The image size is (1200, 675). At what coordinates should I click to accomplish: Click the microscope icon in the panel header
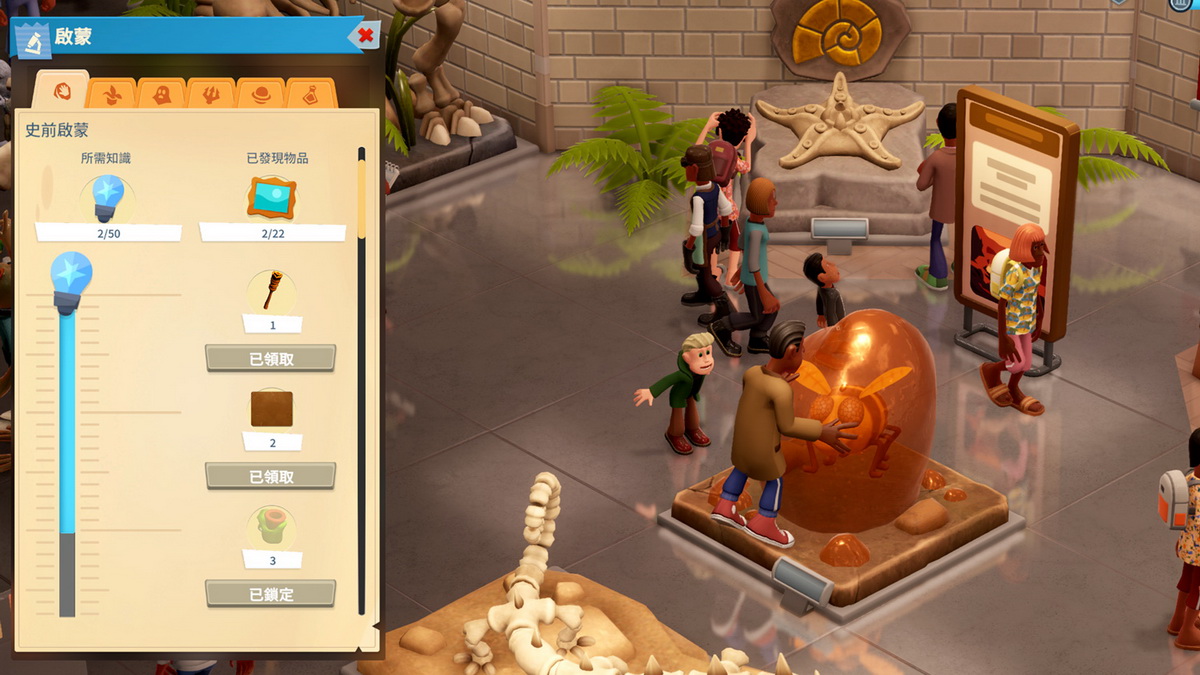click(x=33, y=40)
